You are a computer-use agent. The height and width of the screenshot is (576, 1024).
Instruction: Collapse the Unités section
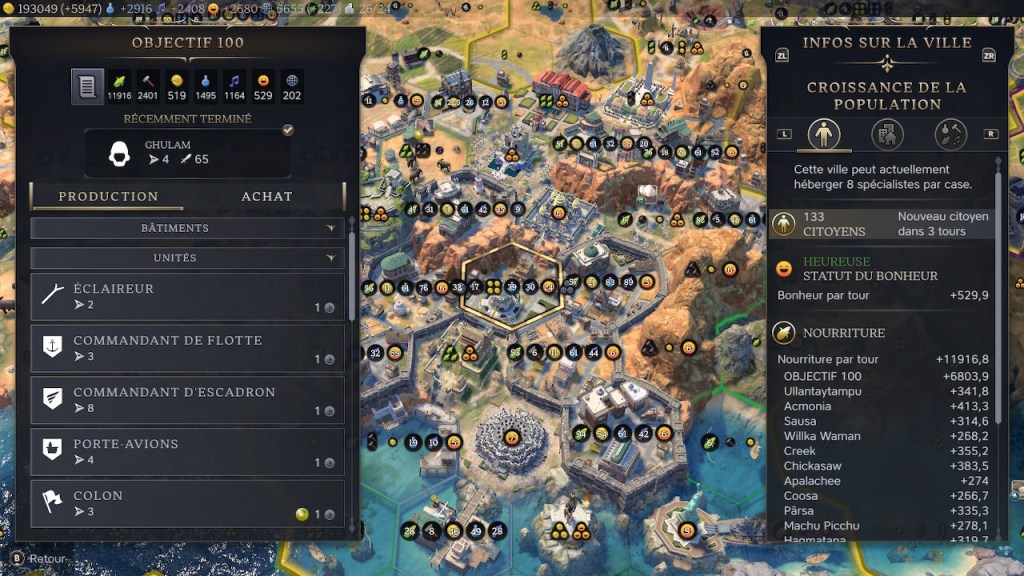click(188, 258)
